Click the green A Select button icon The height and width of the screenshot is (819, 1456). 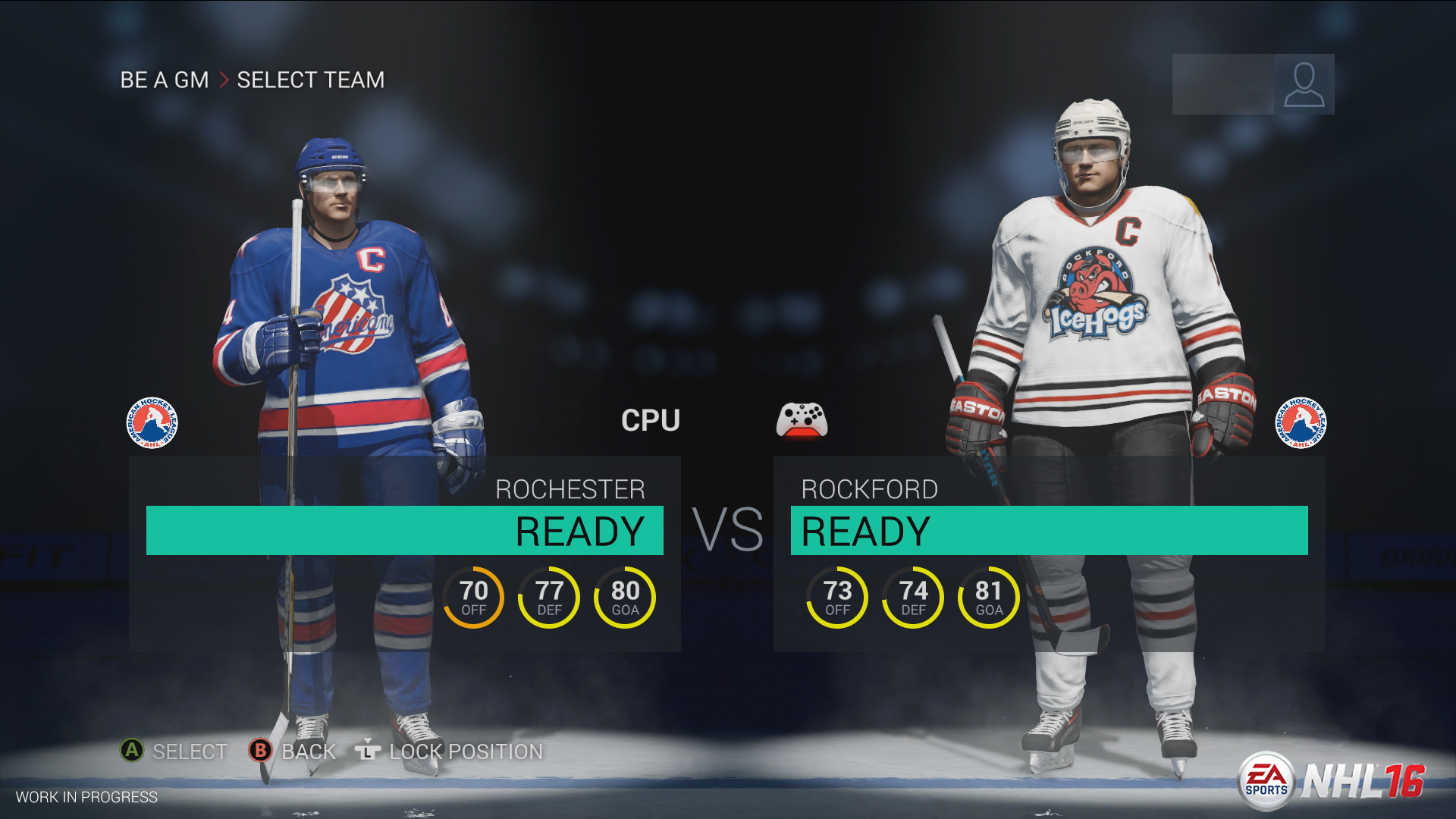pos(131,752)
